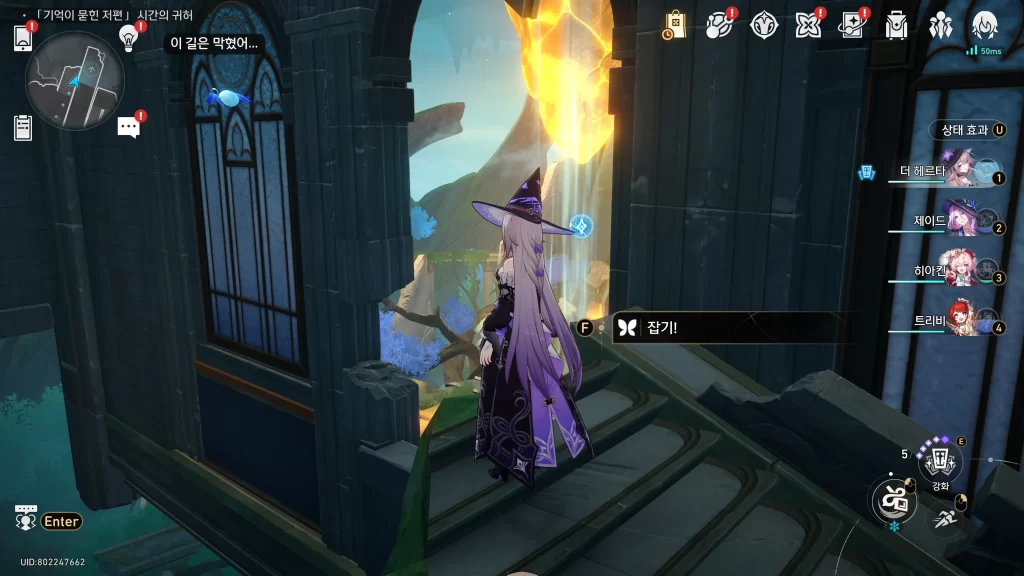Open the star card pass icon
Image resolution: width=1024 pixels, height=576 pixels.
point(852,25)
